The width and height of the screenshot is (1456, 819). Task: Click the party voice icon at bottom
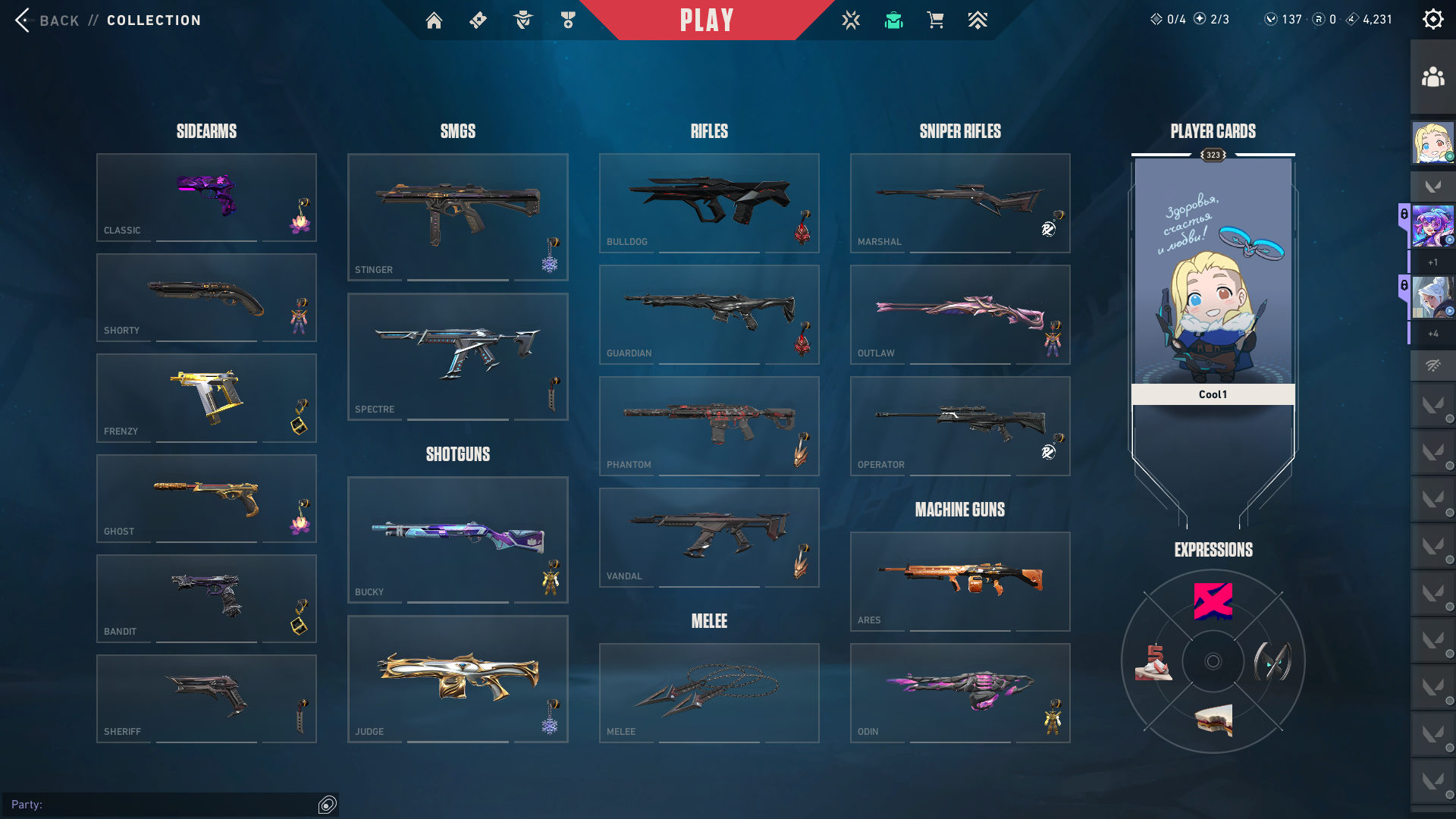(326, 805)
